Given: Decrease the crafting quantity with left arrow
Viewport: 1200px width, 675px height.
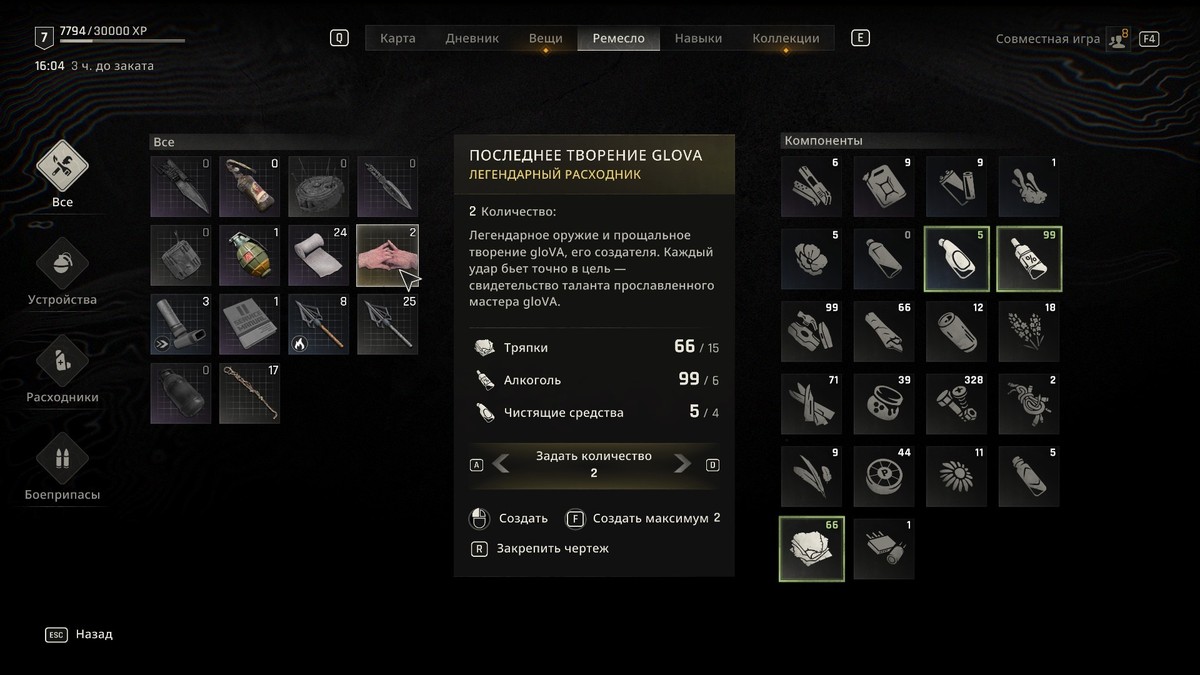Looking at the screenshot, I should click(x=502, y=464).
